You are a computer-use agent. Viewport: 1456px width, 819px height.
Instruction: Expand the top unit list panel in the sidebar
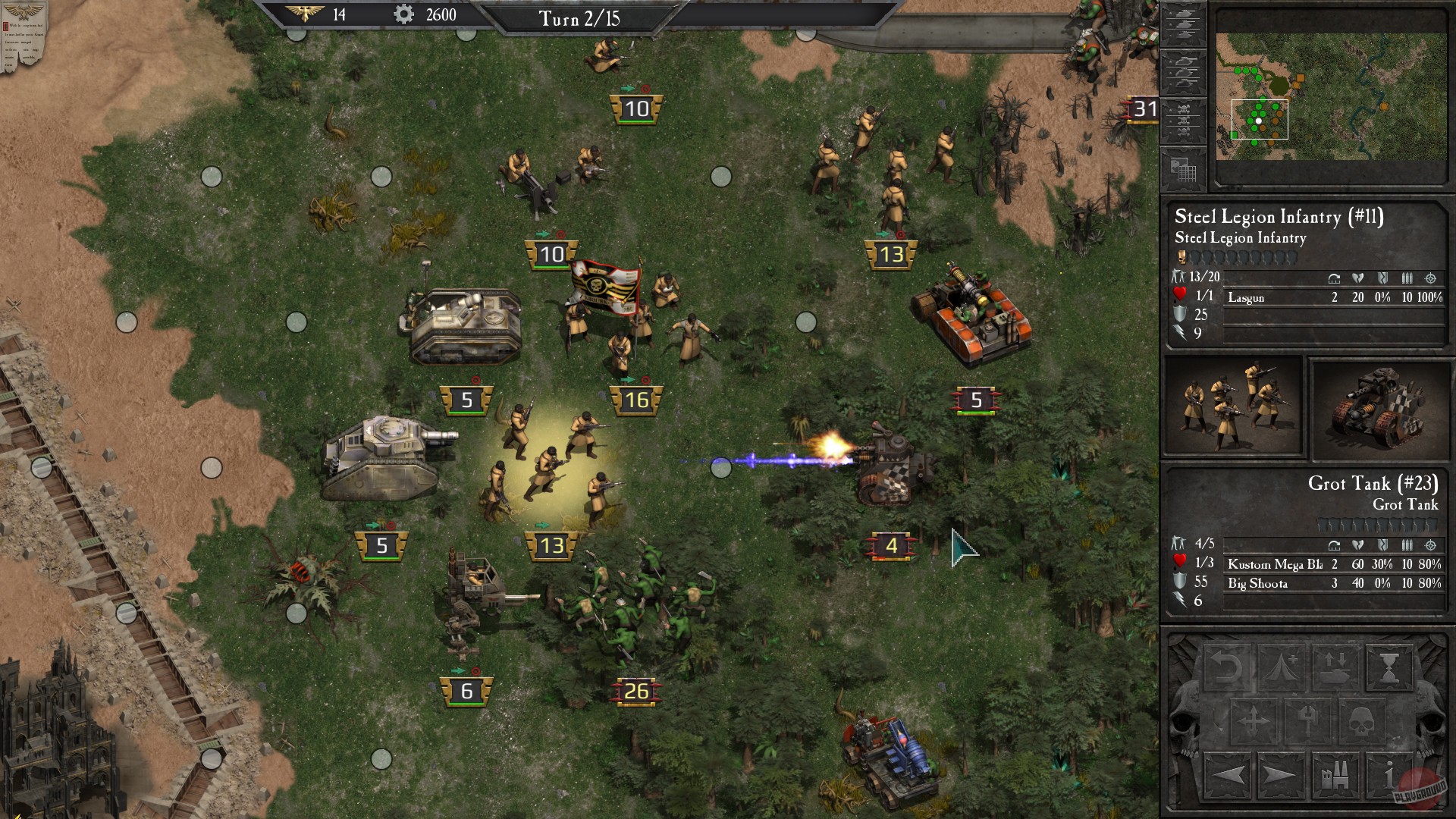click(1182, 24)
